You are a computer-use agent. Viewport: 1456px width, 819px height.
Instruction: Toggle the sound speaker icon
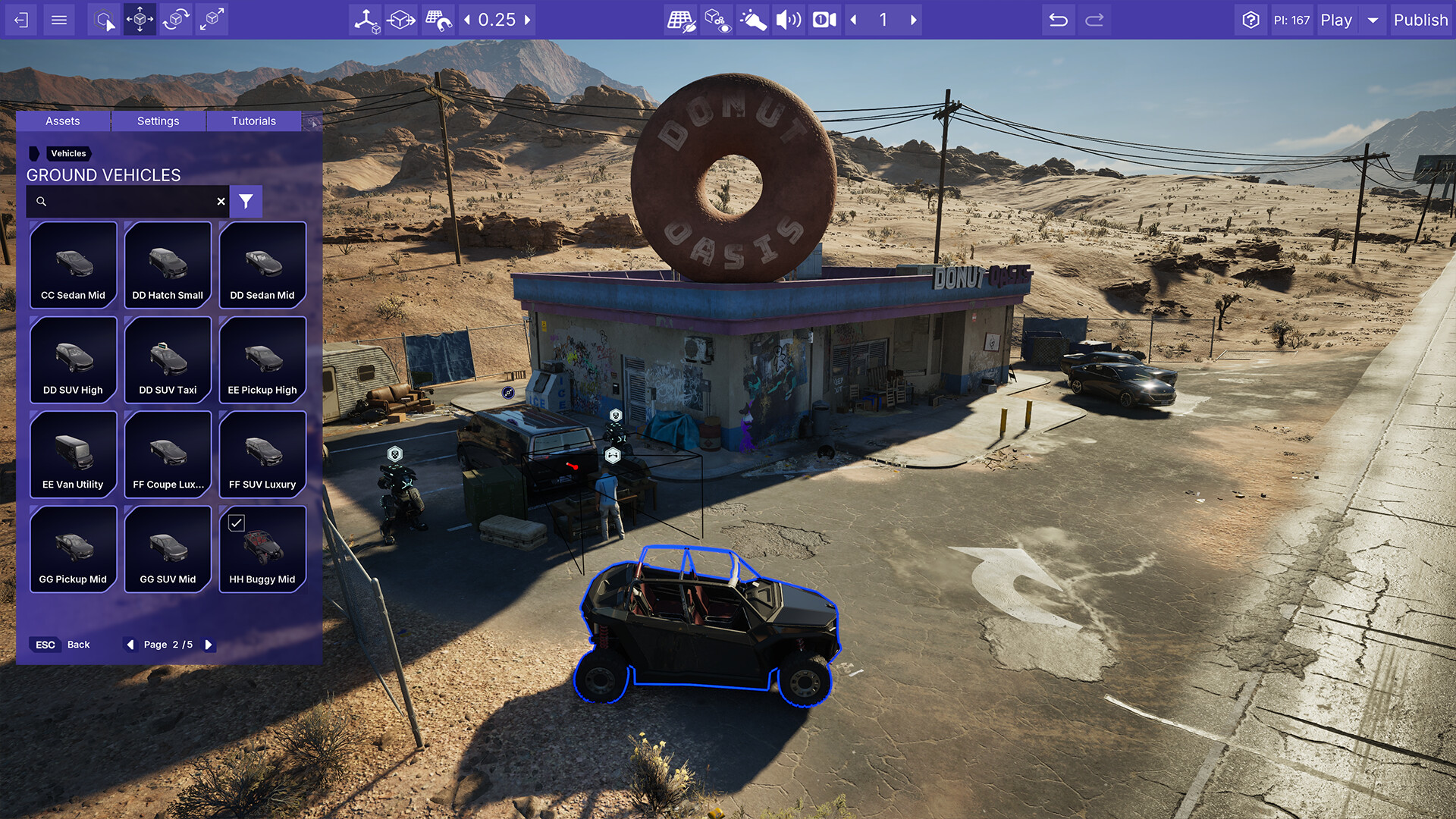point(788,20)
